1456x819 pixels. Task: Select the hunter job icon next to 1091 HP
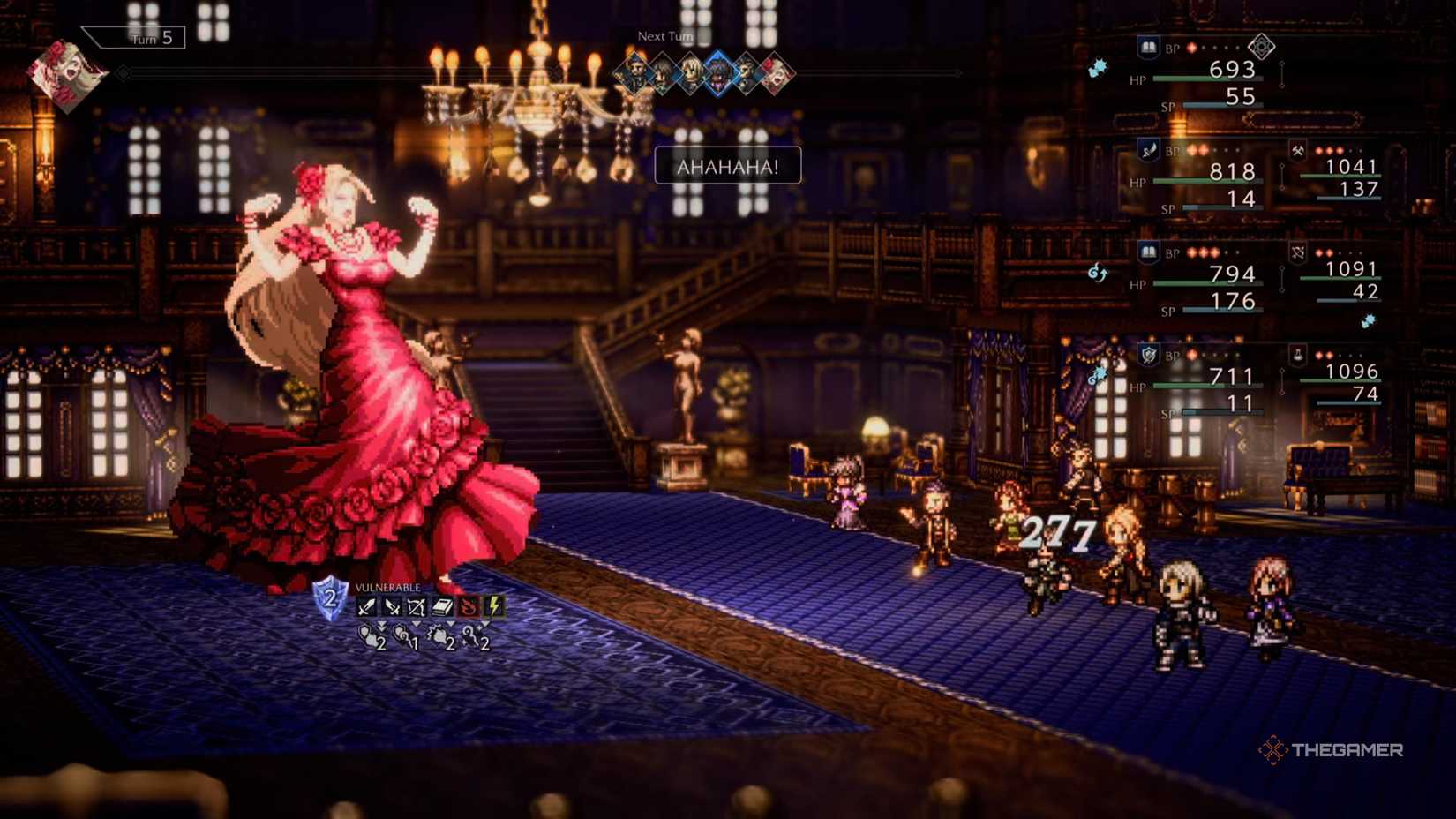coord(1298,252)
